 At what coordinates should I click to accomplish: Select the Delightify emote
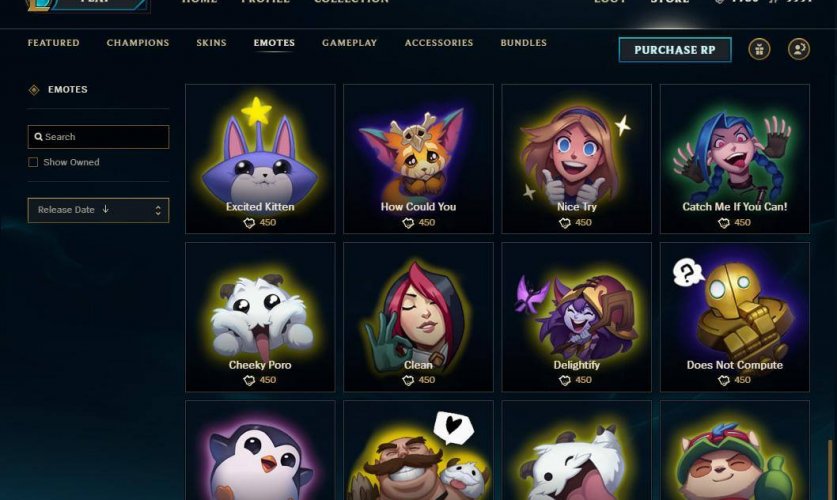tap(576, 316)
